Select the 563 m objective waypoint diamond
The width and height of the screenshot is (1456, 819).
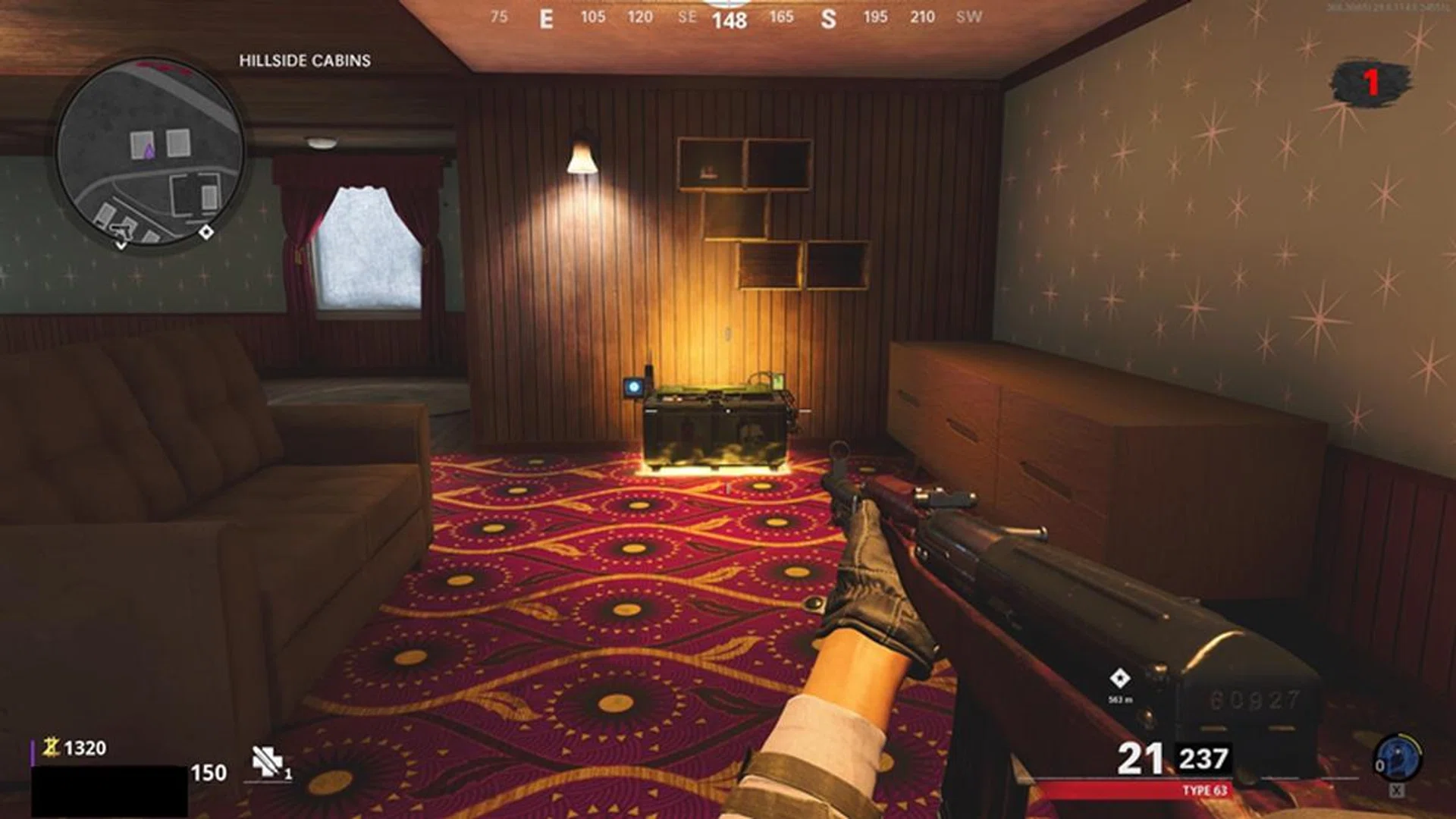[x=1119, y=677]
